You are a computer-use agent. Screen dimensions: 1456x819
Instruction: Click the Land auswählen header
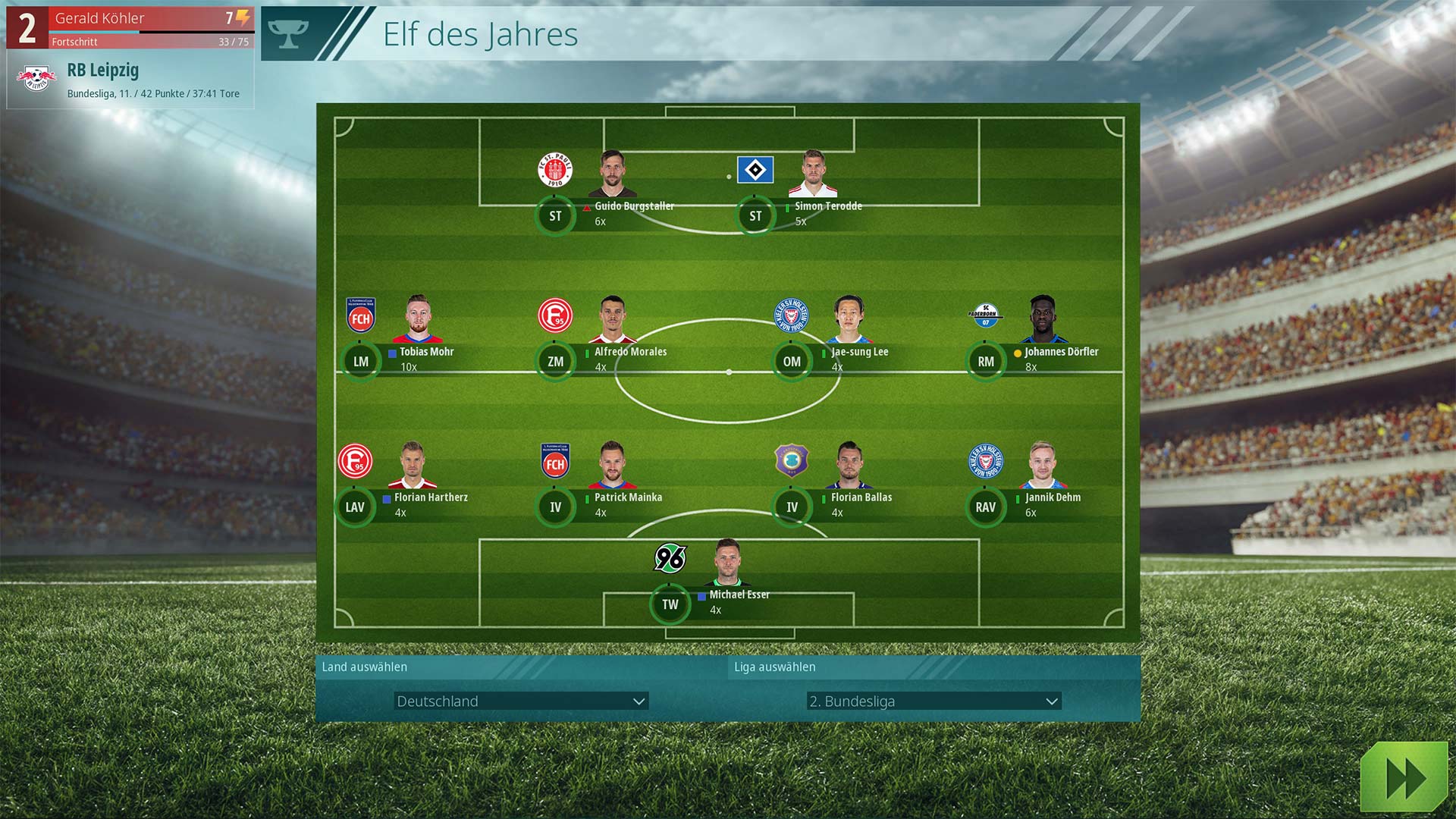[363, 667]
